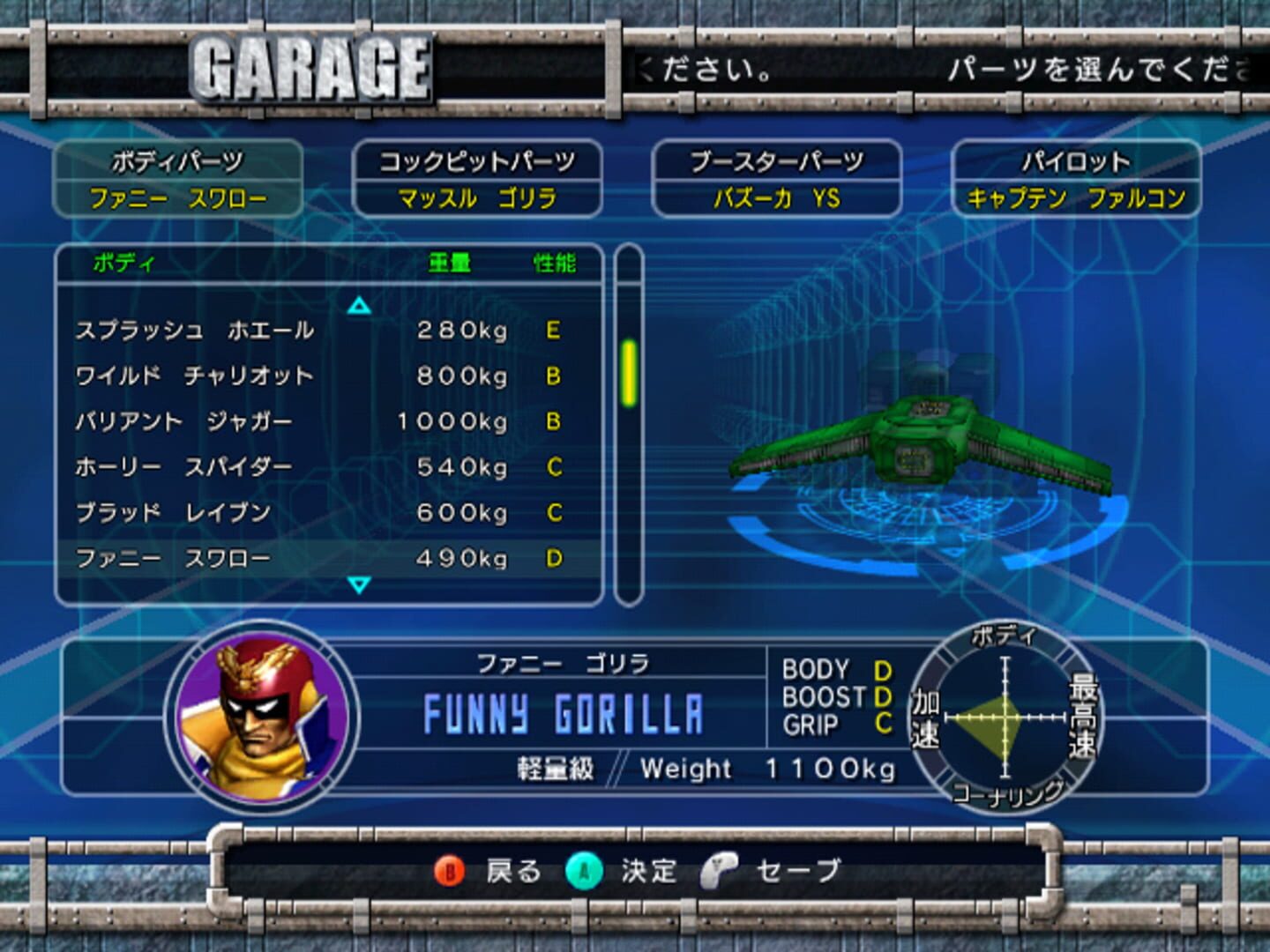1270x952 pixels.
Task: Expand the list with the down triangle arrow
Action: point(357,584)
